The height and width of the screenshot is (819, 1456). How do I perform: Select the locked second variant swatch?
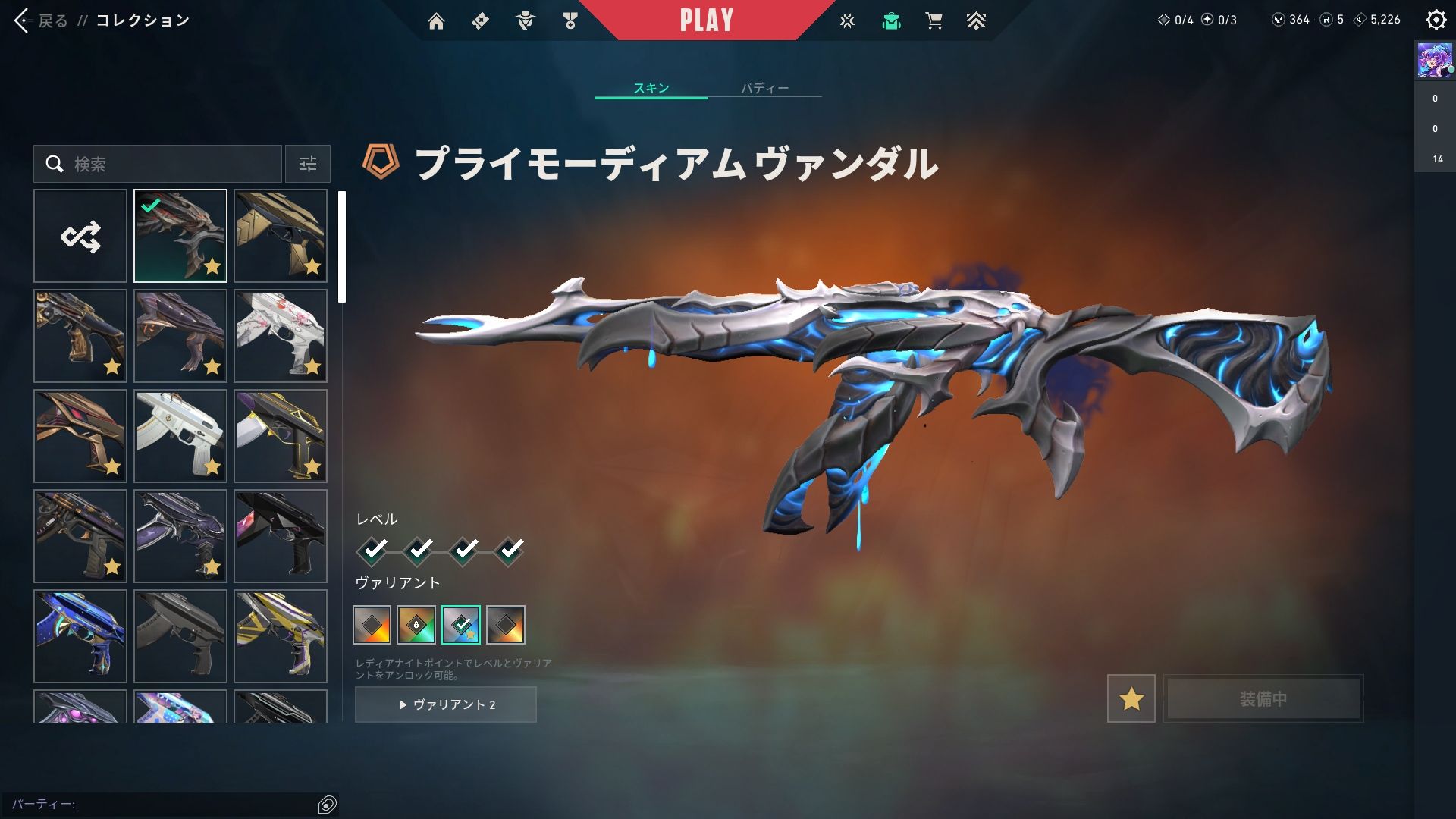416,625
